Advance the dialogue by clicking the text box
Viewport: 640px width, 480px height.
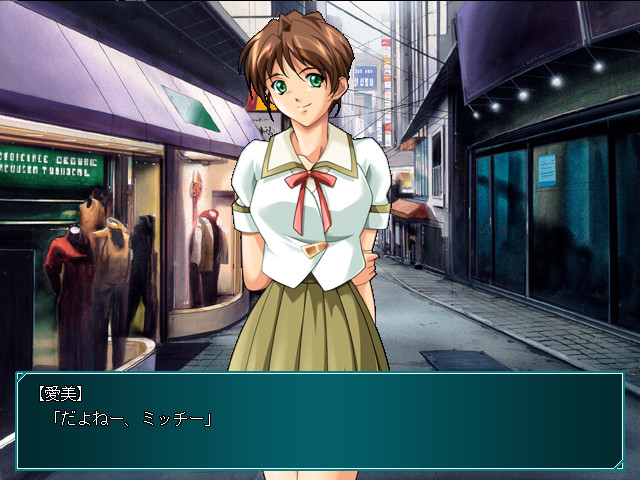[320, 421]
